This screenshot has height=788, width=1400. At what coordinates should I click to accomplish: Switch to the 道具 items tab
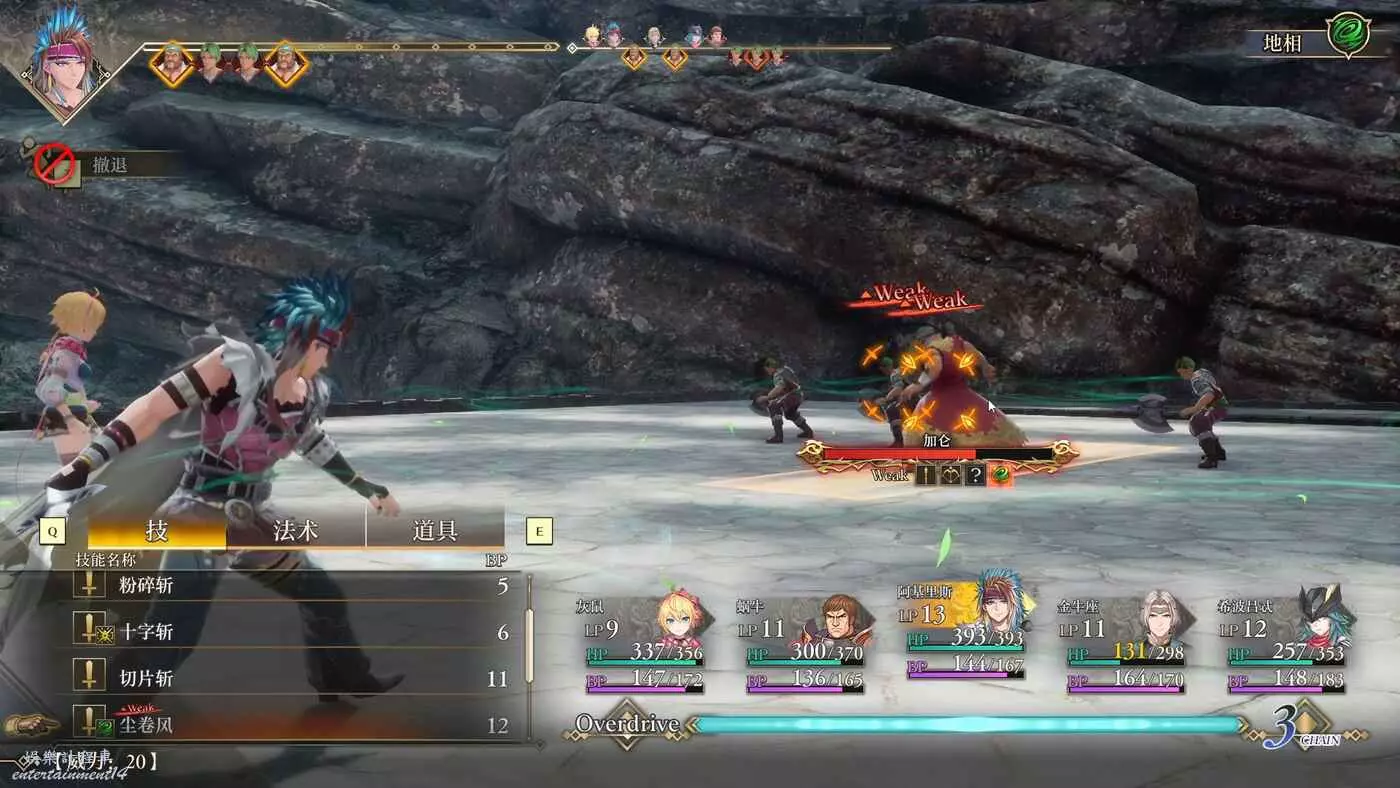tap(435, 530)
